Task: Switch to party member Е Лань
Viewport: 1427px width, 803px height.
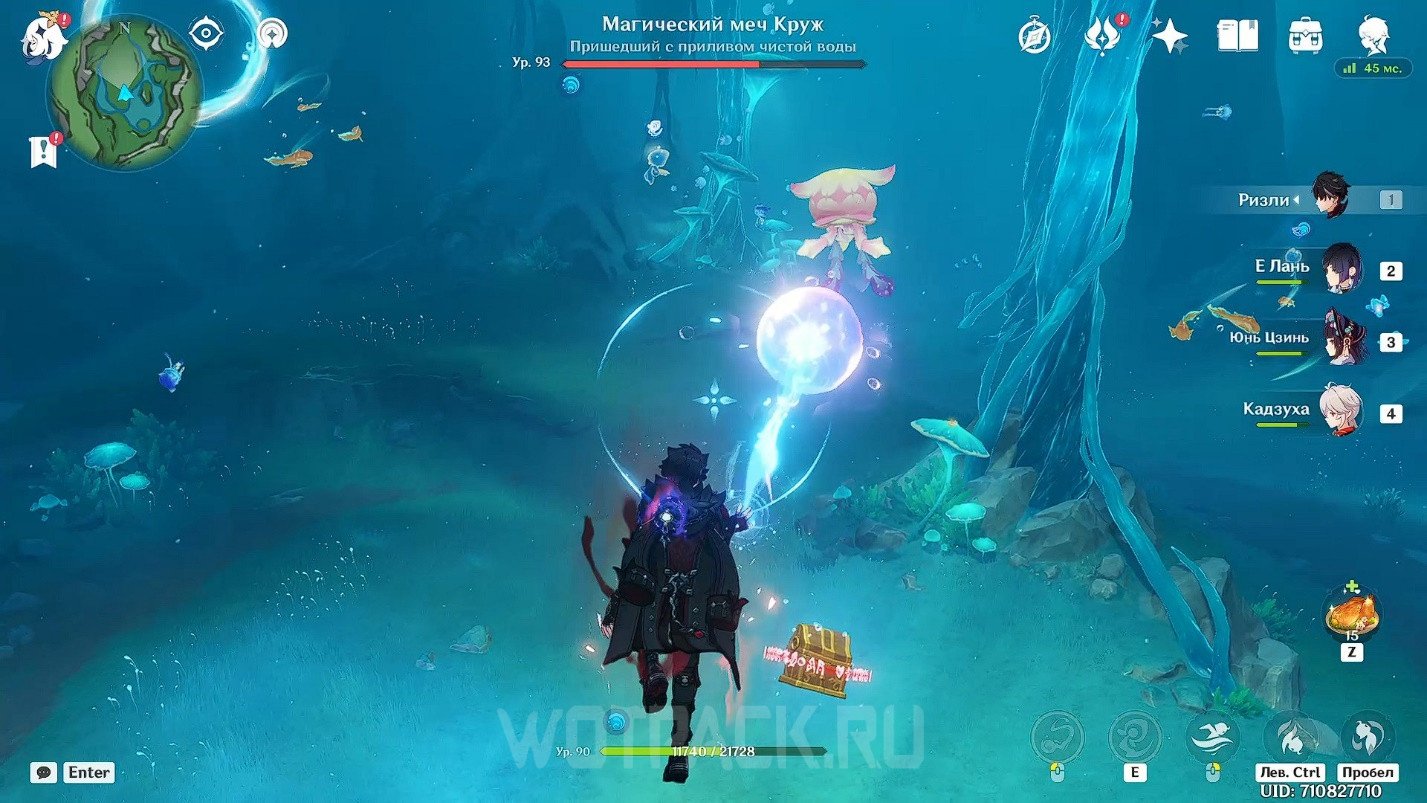Action: (x=1340, y=268)
